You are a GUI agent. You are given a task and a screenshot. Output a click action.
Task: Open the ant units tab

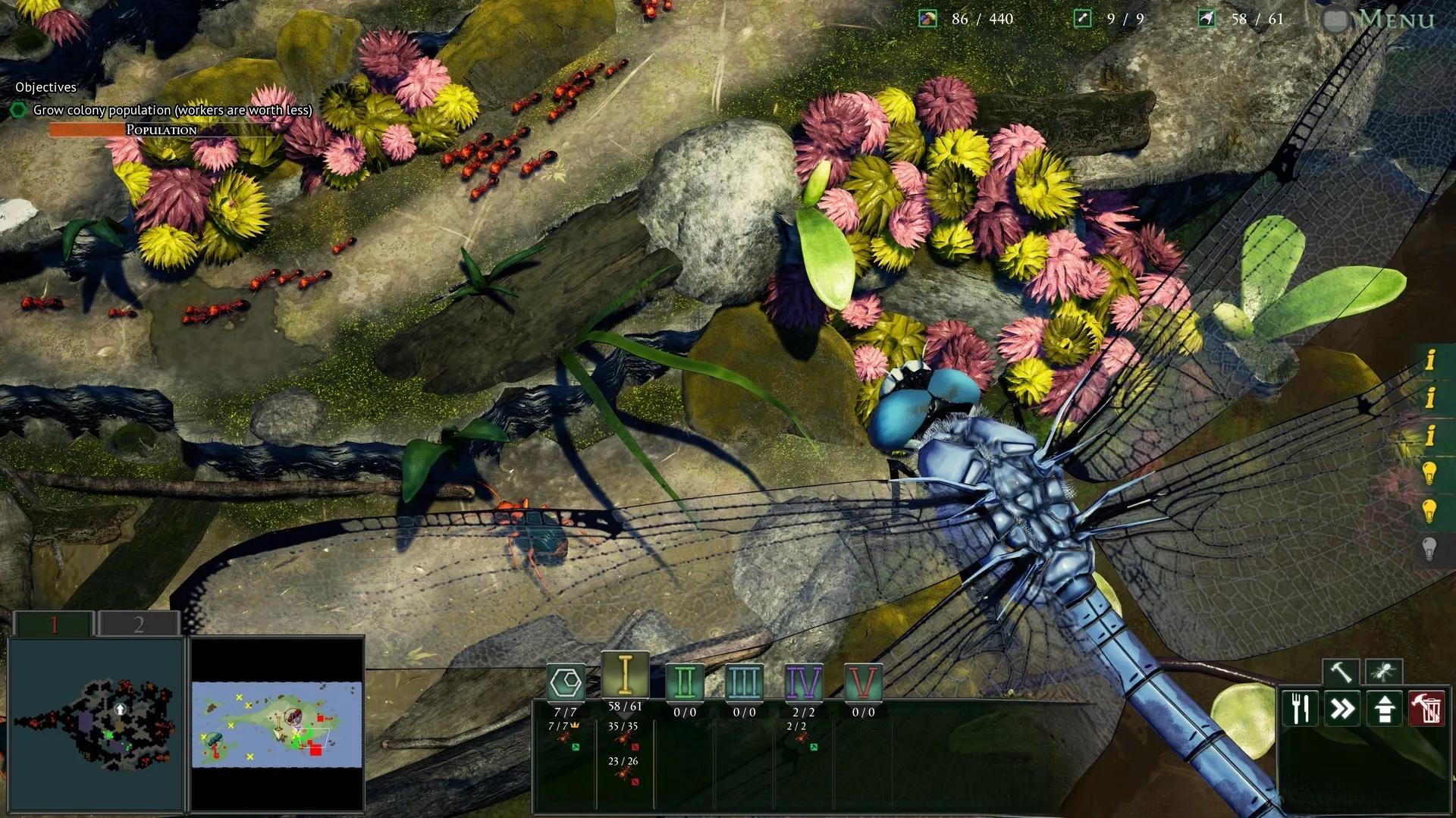tap(1383, 672)
